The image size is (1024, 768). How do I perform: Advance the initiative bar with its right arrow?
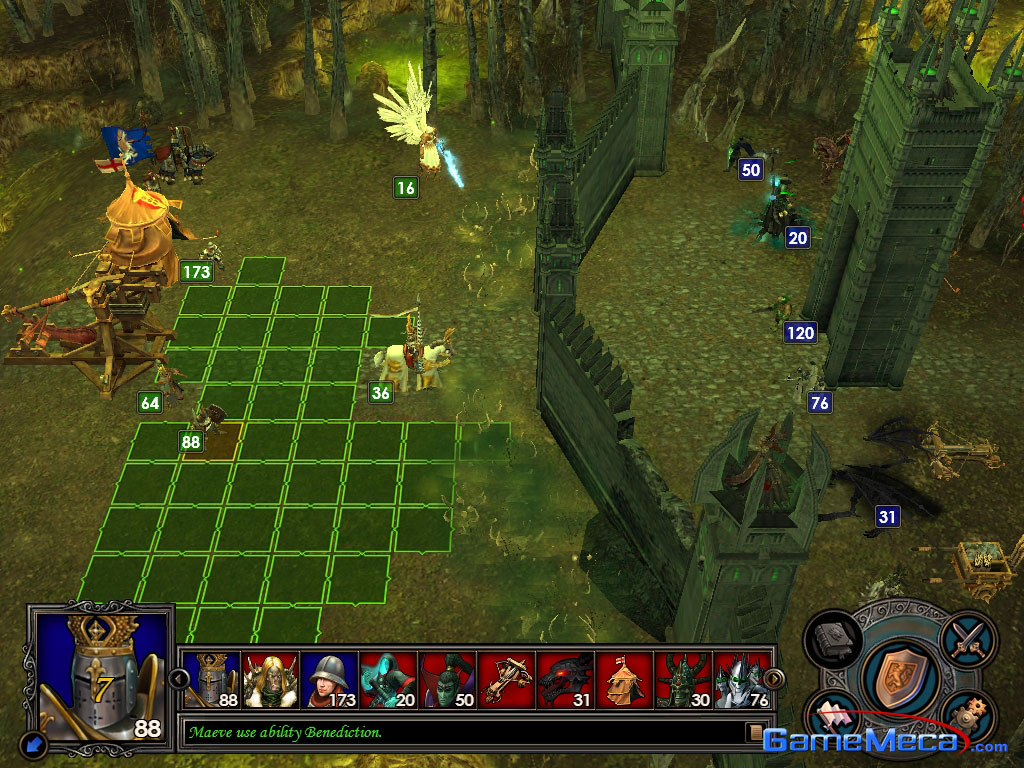tap(775, 679)
